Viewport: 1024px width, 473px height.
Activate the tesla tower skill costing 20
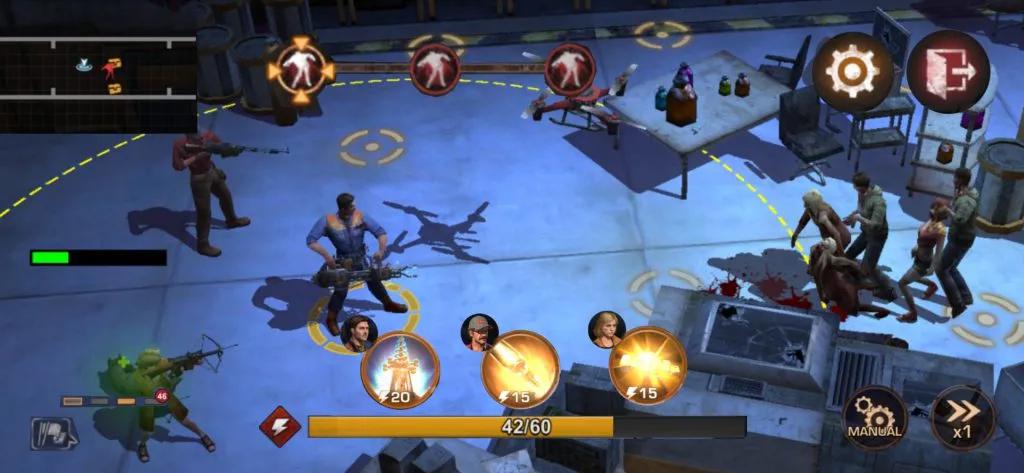[x=400, y=370]
